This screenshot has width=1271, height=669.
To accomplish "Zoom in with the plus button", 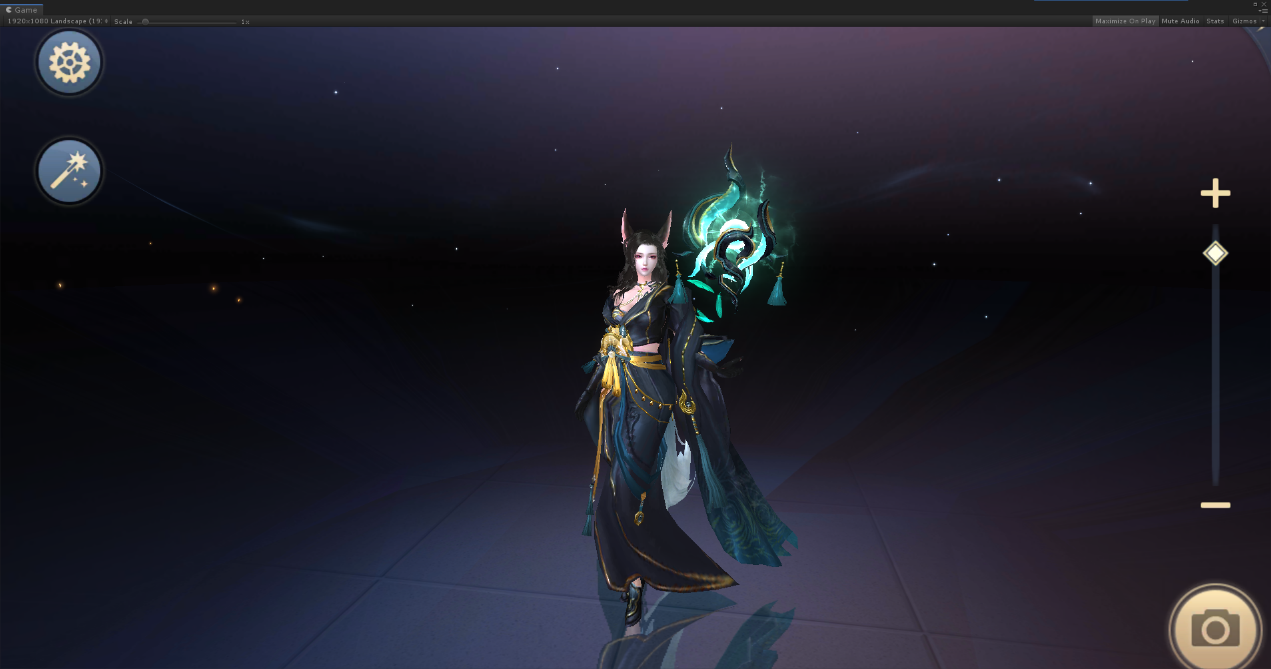I will pyautogui.click(x=1215, y=193).
